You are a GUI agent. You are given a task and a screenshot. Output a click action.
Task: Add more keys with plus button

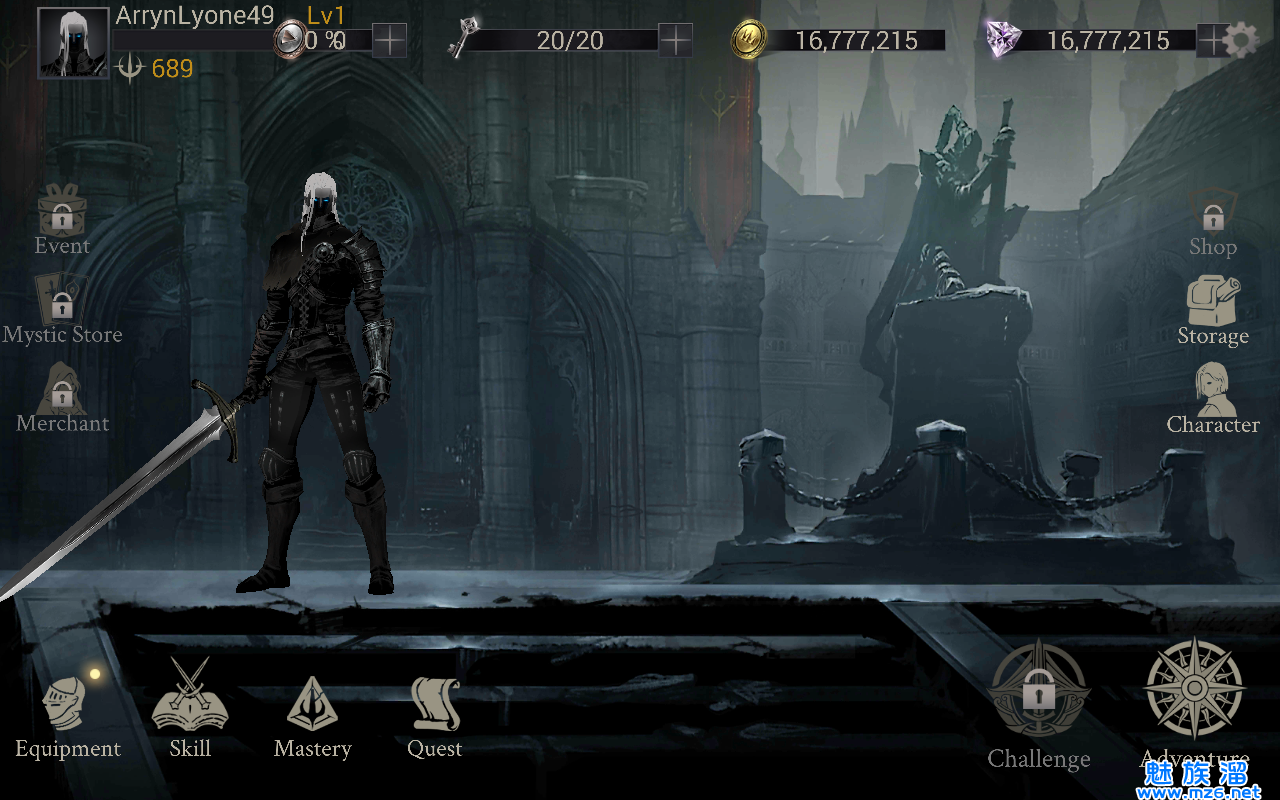tap(676, 40)
